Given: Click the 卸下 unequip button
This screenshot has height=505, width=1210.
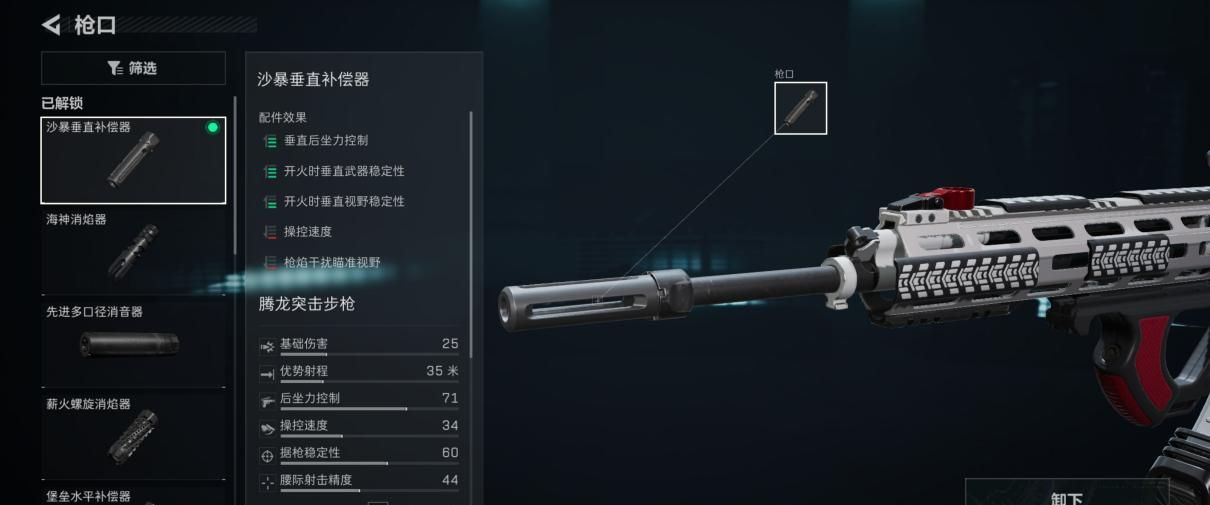Looking at the screenshot, I should click(x=1066, y=494).
